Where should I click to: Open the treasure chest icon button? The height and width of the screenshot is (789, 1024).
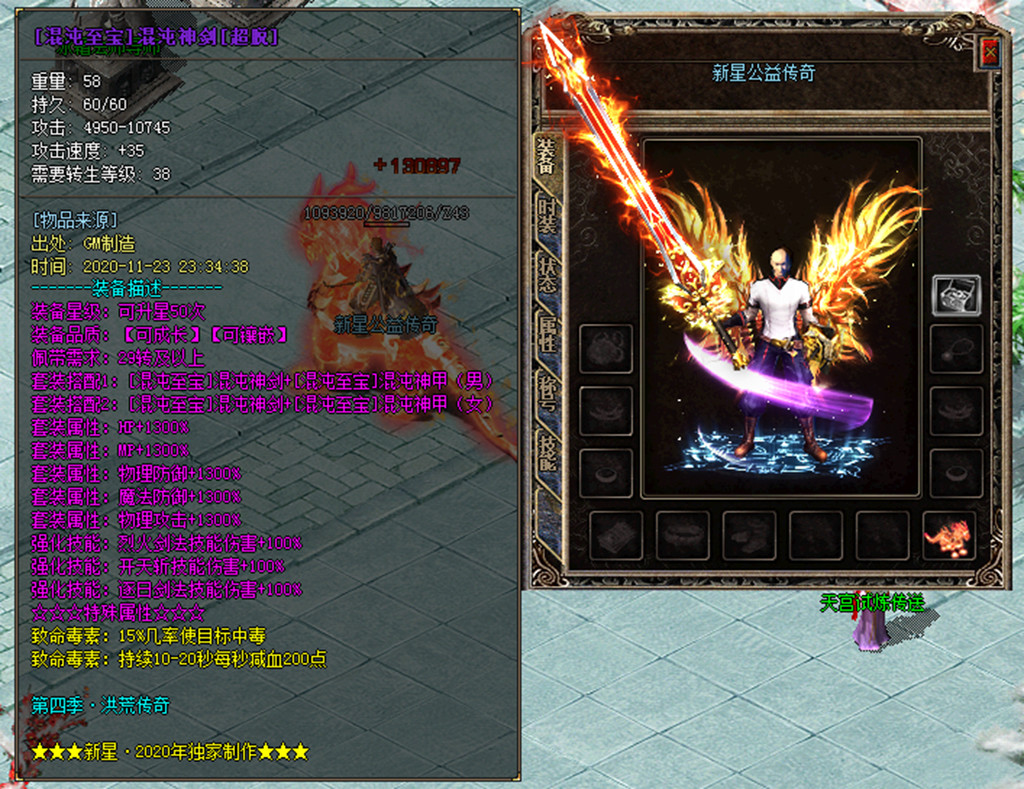click(x=956, y=295)
